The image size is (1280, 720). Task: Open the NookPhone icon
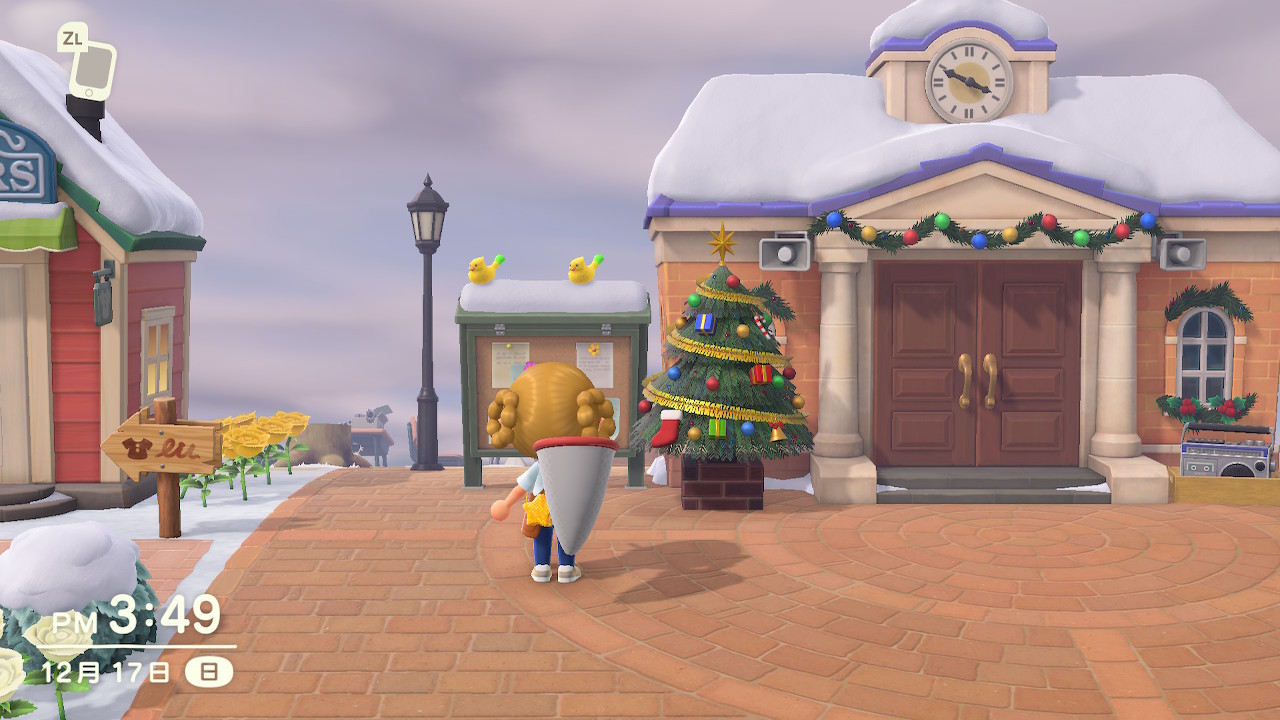[x=92, y=70]
